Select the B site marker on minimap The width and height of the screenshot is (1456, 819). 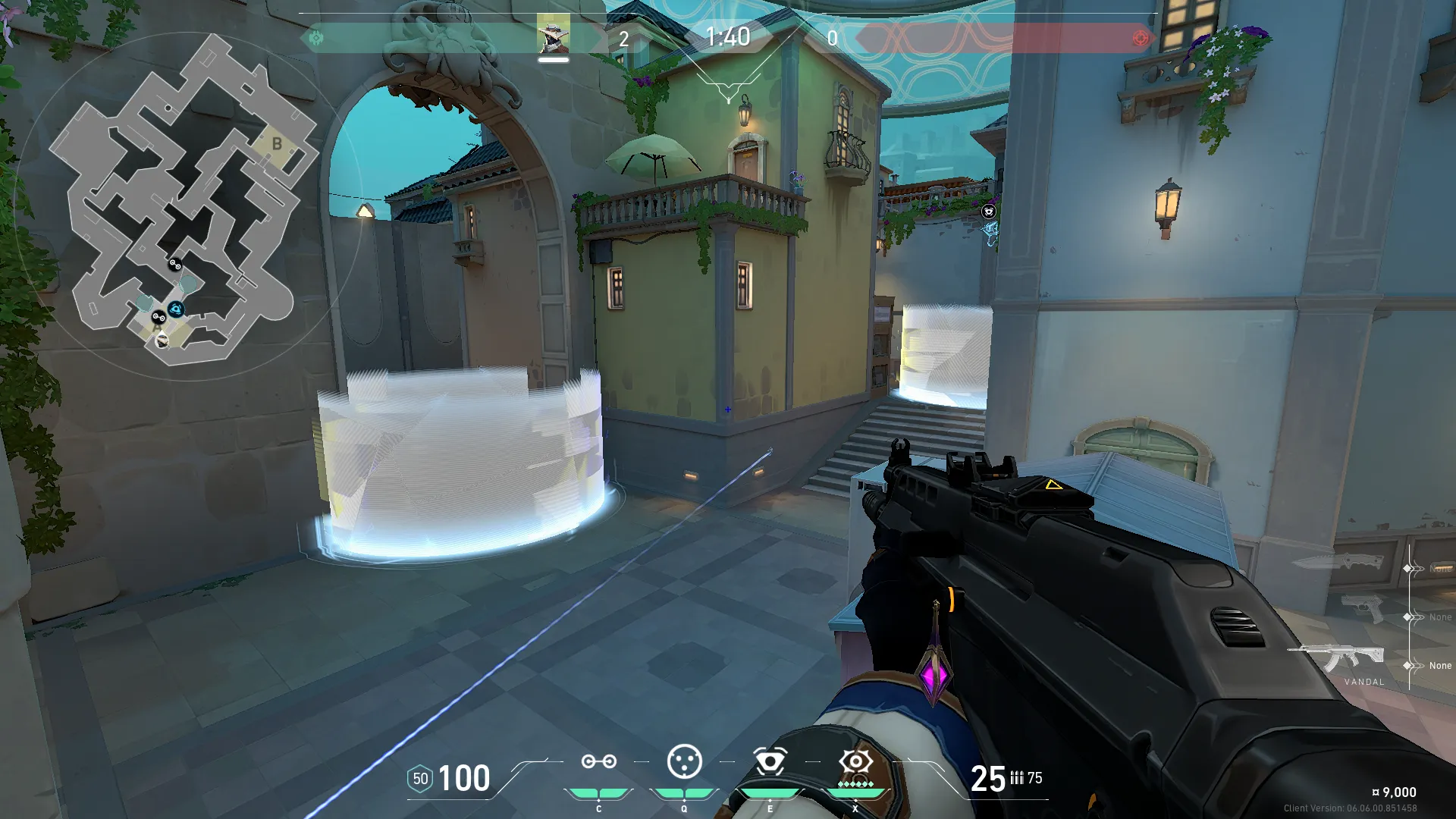[277, 143]
